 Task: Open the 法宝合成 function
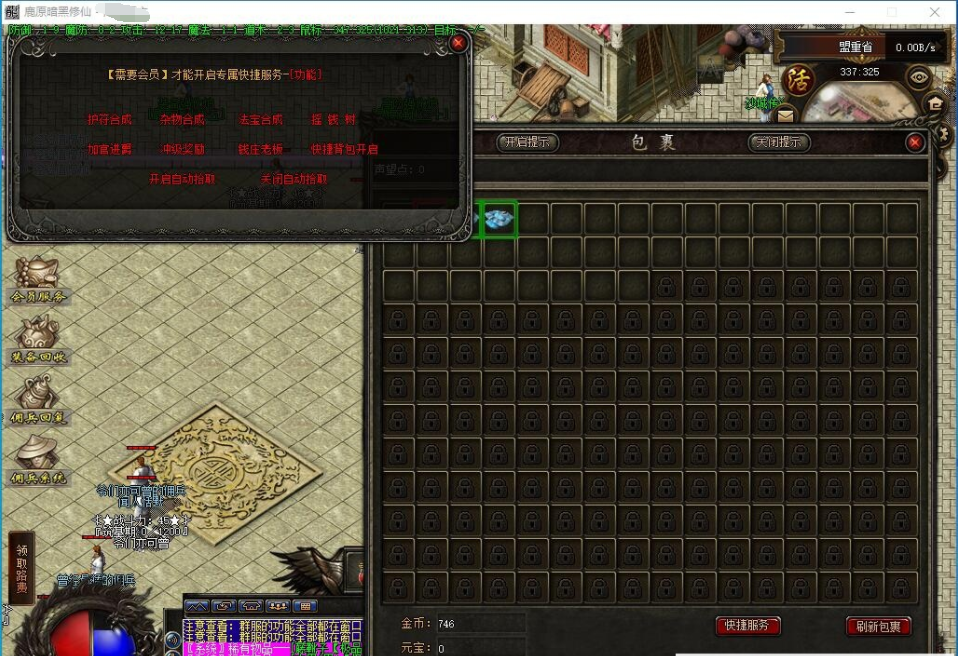click(x=260, y=119)
